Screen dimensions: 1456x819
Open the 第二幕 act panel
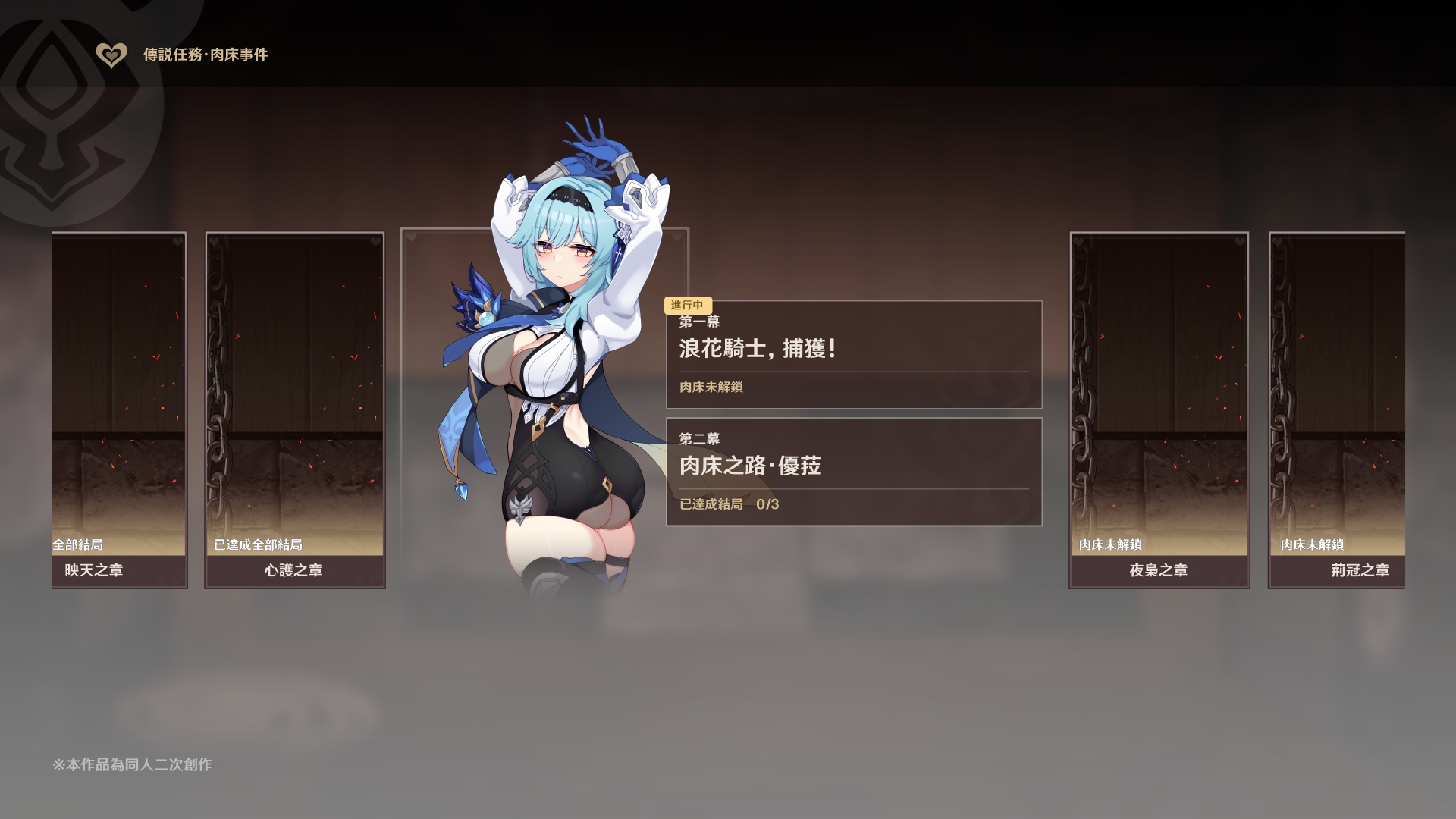point(854,472)
